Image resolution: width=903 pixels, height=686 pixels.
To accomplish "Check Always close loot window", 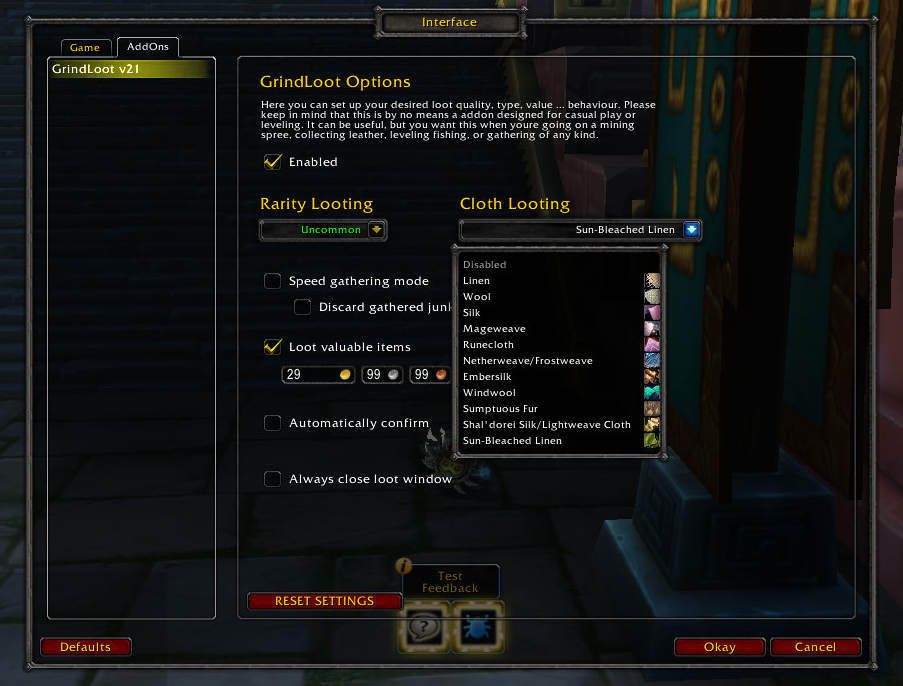I will 272,479.
